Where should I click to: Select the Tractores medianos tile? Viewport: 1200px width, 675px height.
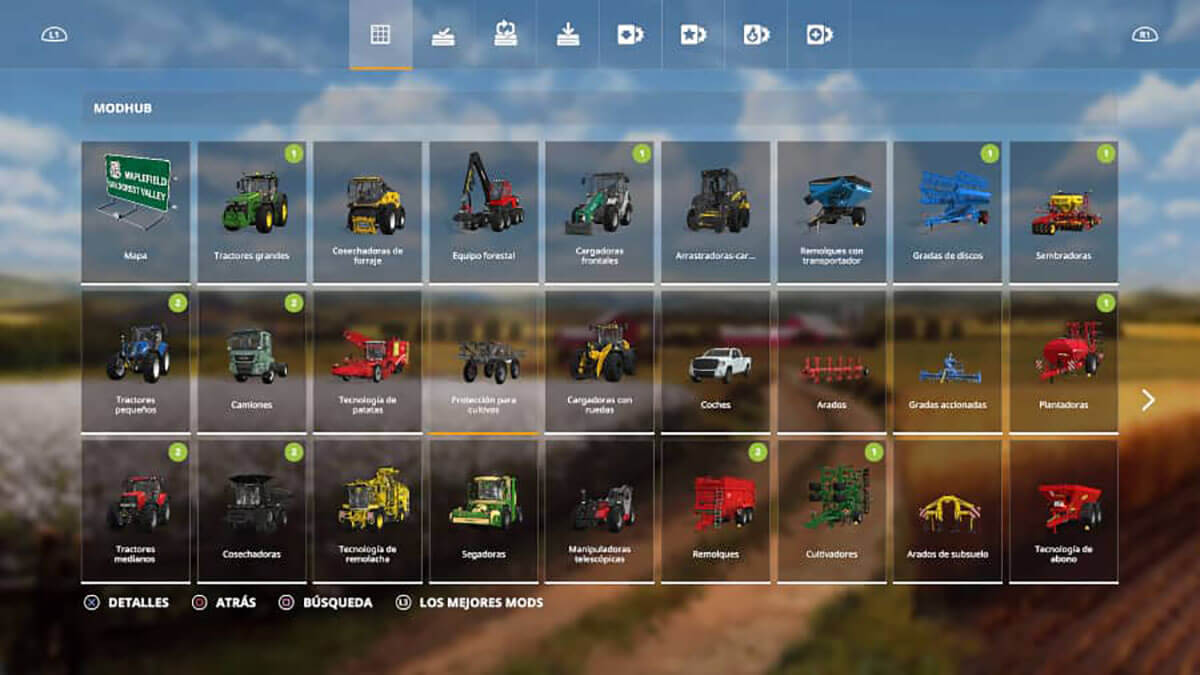pos(135,510)
